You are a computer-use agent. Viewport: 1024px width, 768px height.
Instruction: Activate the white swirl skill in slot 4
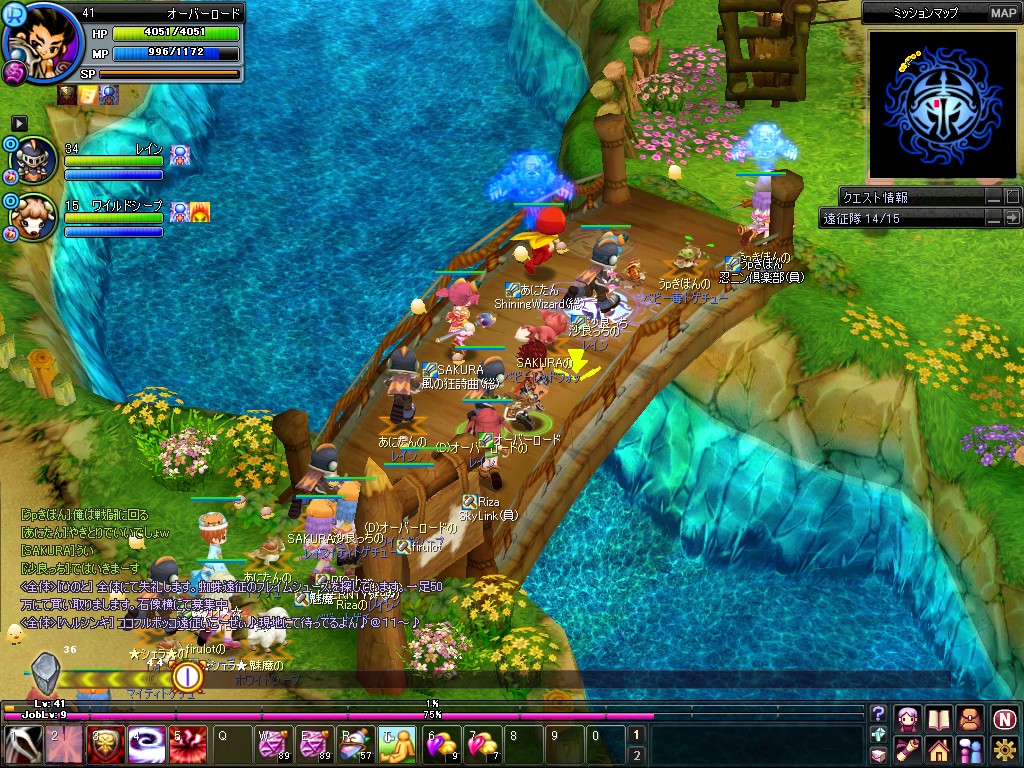coord(146,746)
